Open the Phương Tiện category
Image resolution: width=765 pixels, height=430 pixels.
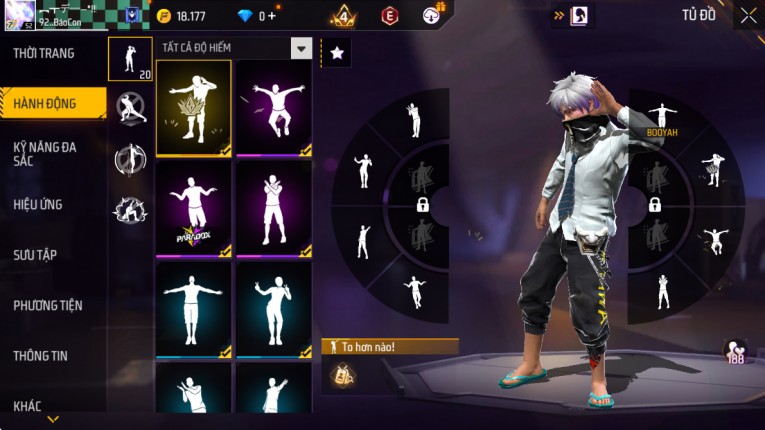[x=48, y=305]
